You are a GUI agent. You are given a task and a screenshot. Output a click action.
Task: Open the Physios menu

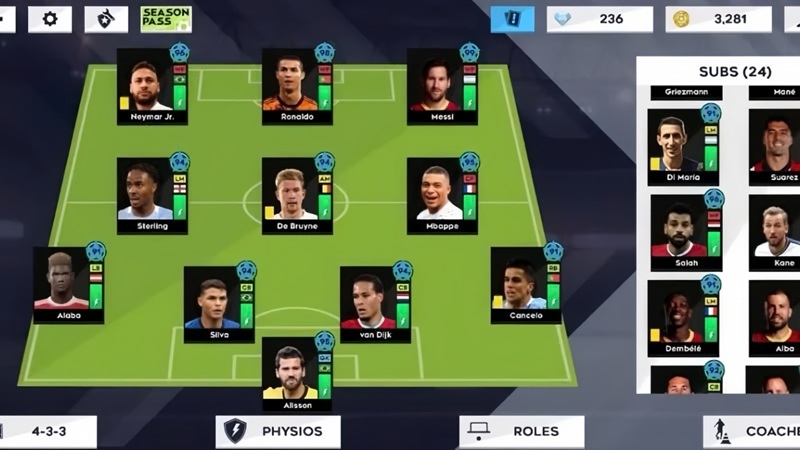(278, 432)
